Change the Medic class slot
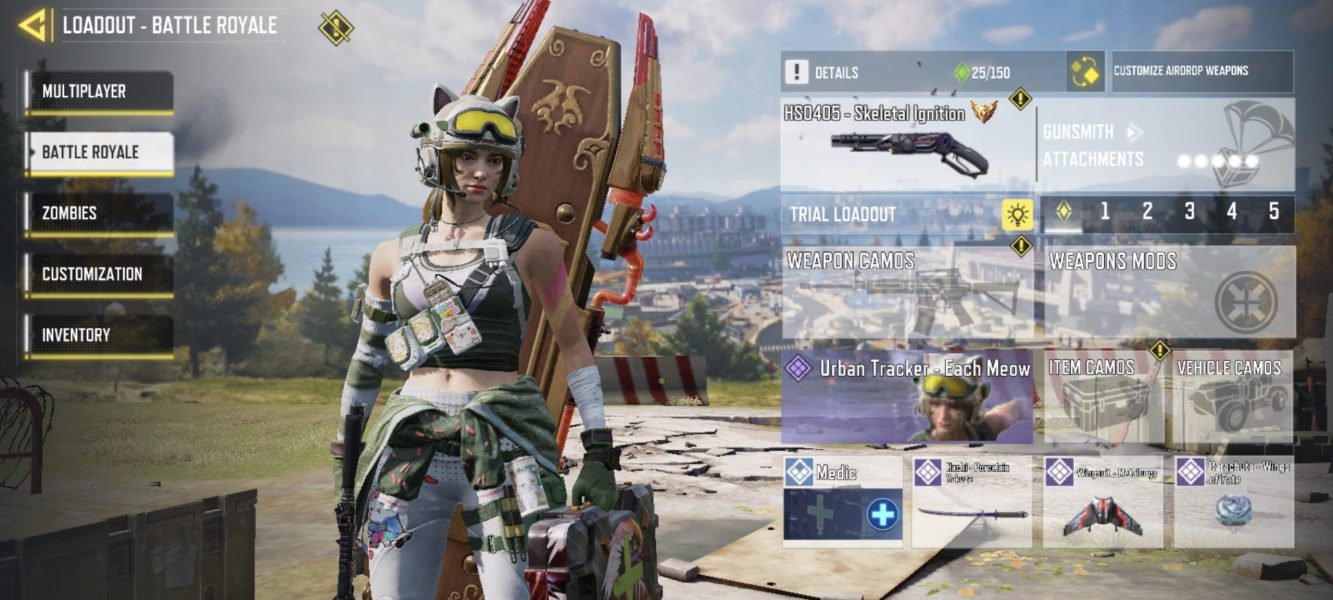Image resolution: width=1333 pixels, height=600 pixels. [842, 502]
